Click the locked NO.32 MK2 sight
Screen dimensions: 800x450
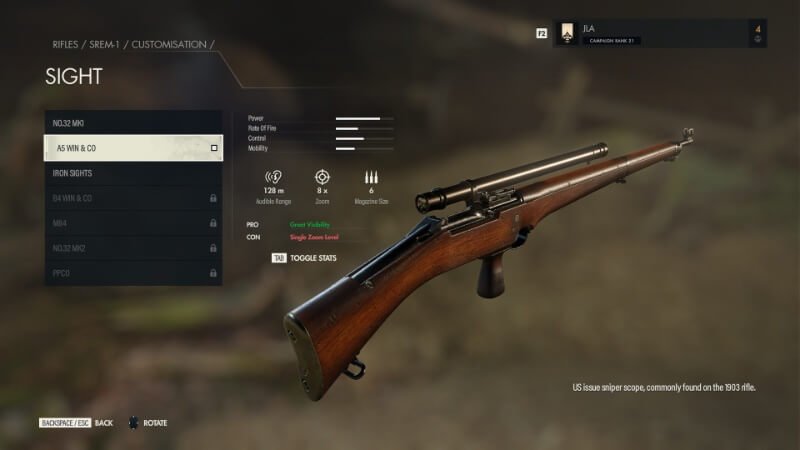coord(132,248)
